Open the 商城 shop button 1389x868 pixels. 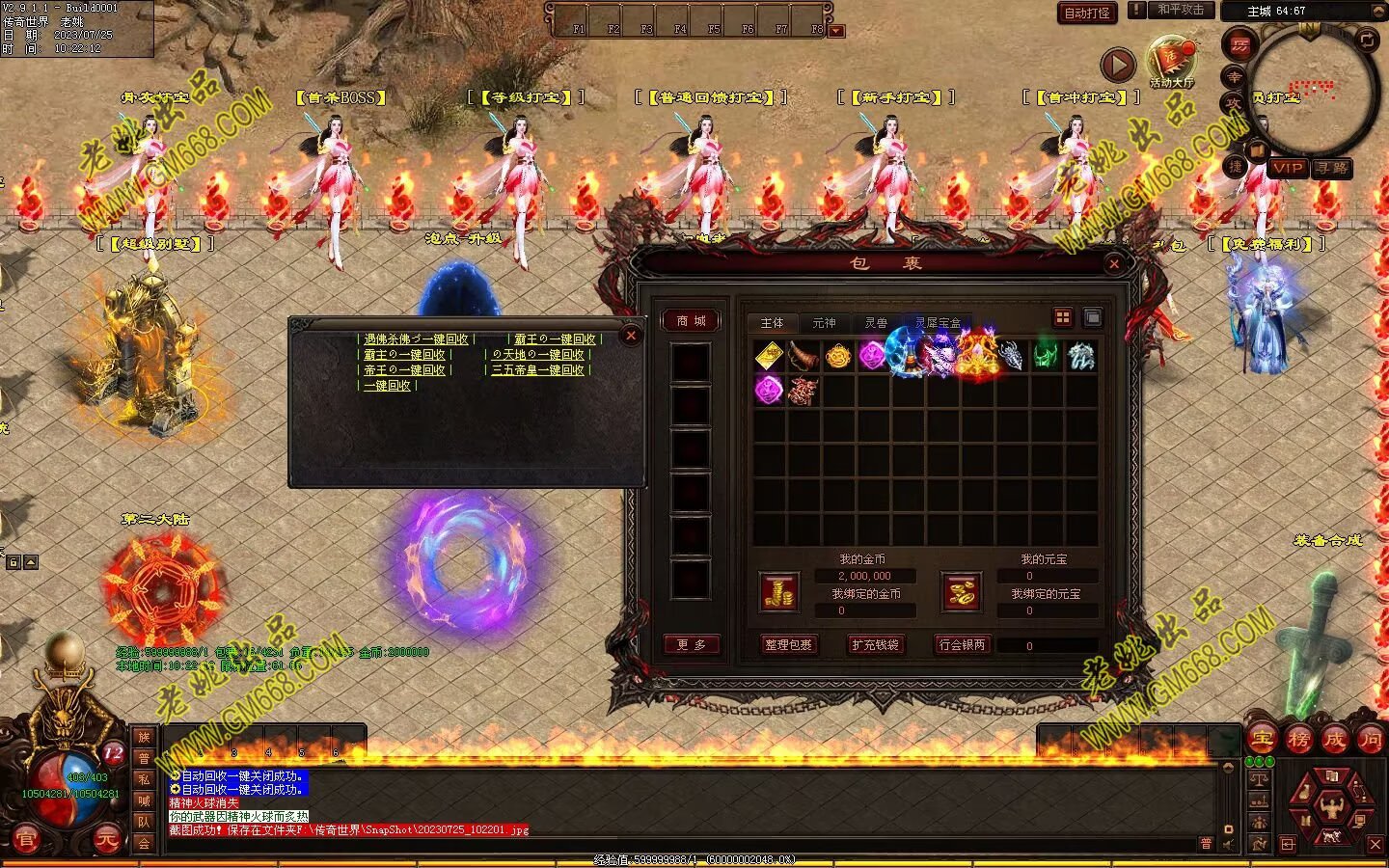[691, 321]
